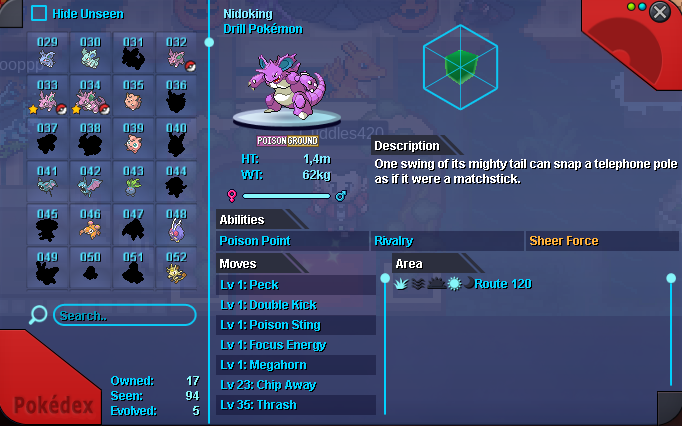Close the Pokédex window
This screenshot has height=426, width=682.
[660, 12]
